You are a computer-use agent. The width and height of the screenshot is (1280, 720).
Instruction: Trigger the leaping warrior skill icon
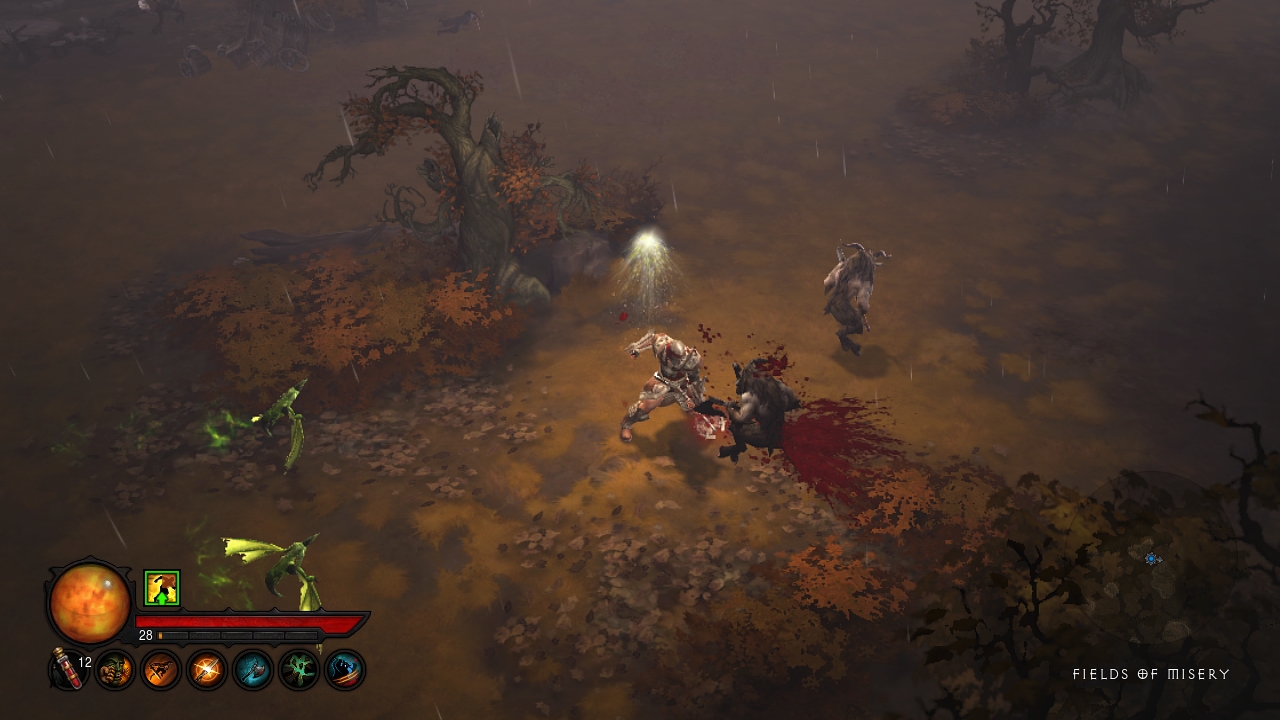pyautogui.click(x=161, y=669)
